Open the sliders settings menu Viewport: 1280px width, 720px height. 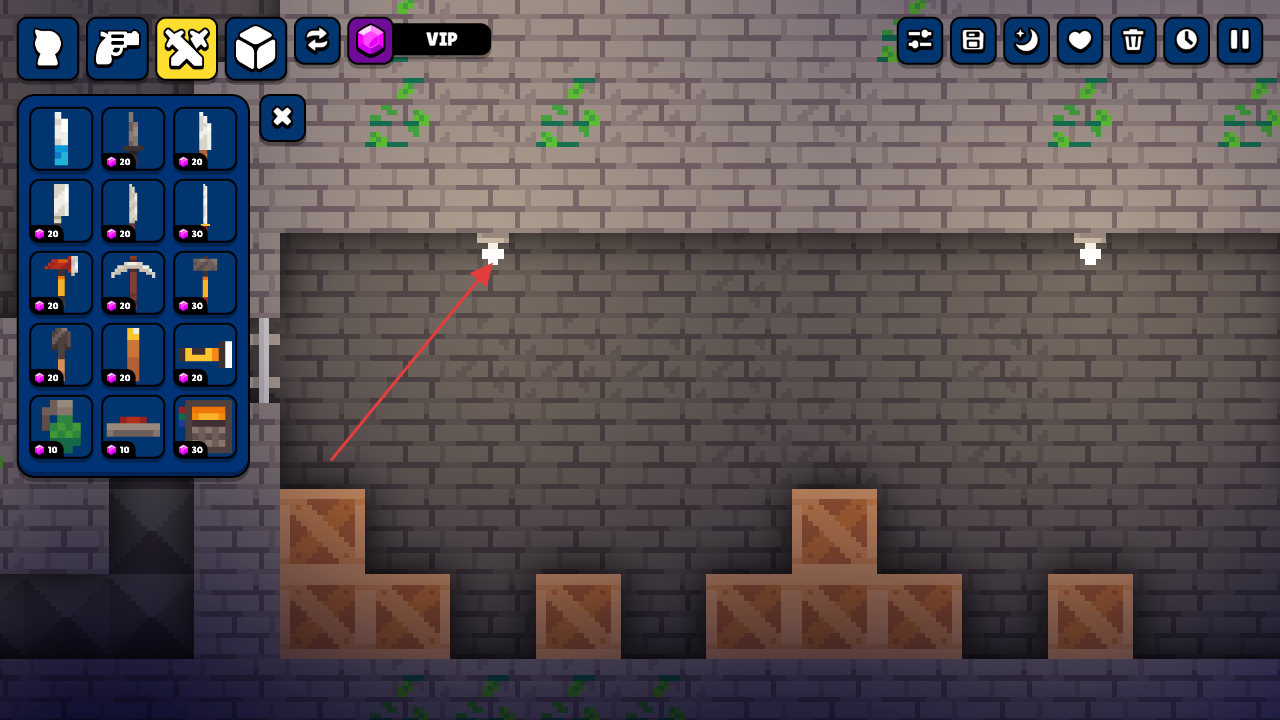[x=919, y=41]
